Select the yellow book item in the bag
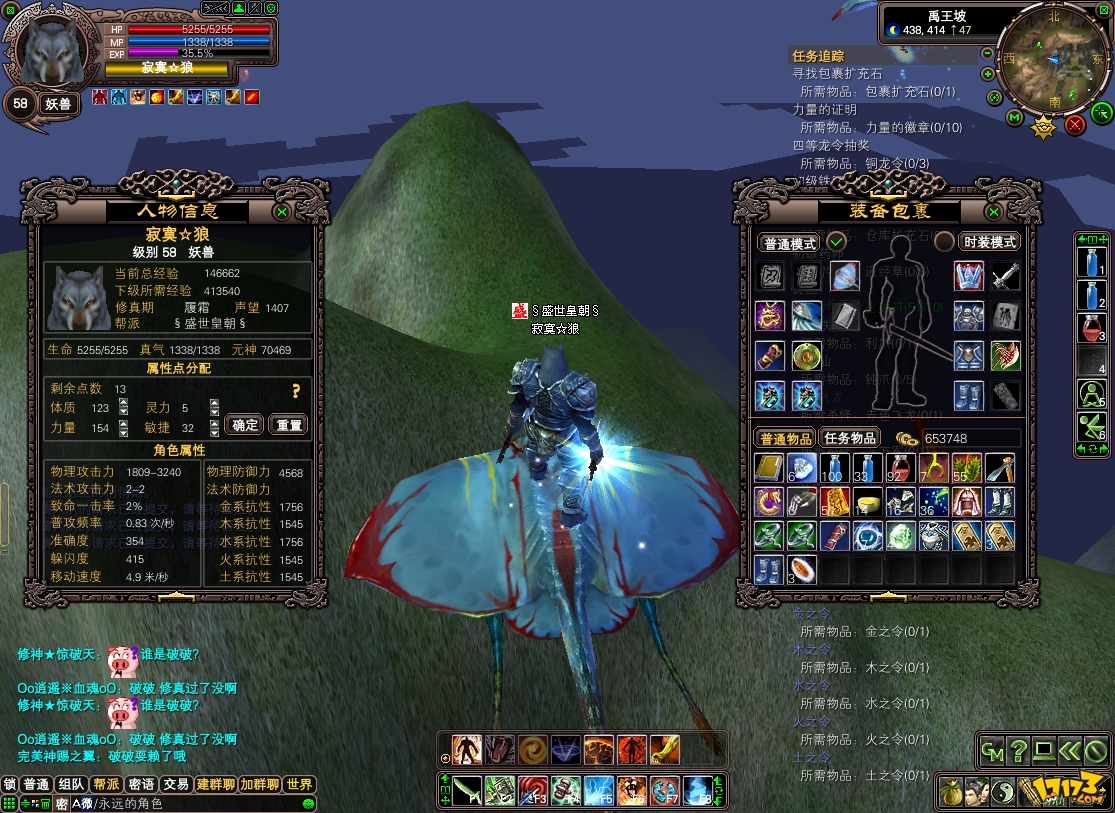This screenshot has height=813, width=1115. (x=768, y=468)
